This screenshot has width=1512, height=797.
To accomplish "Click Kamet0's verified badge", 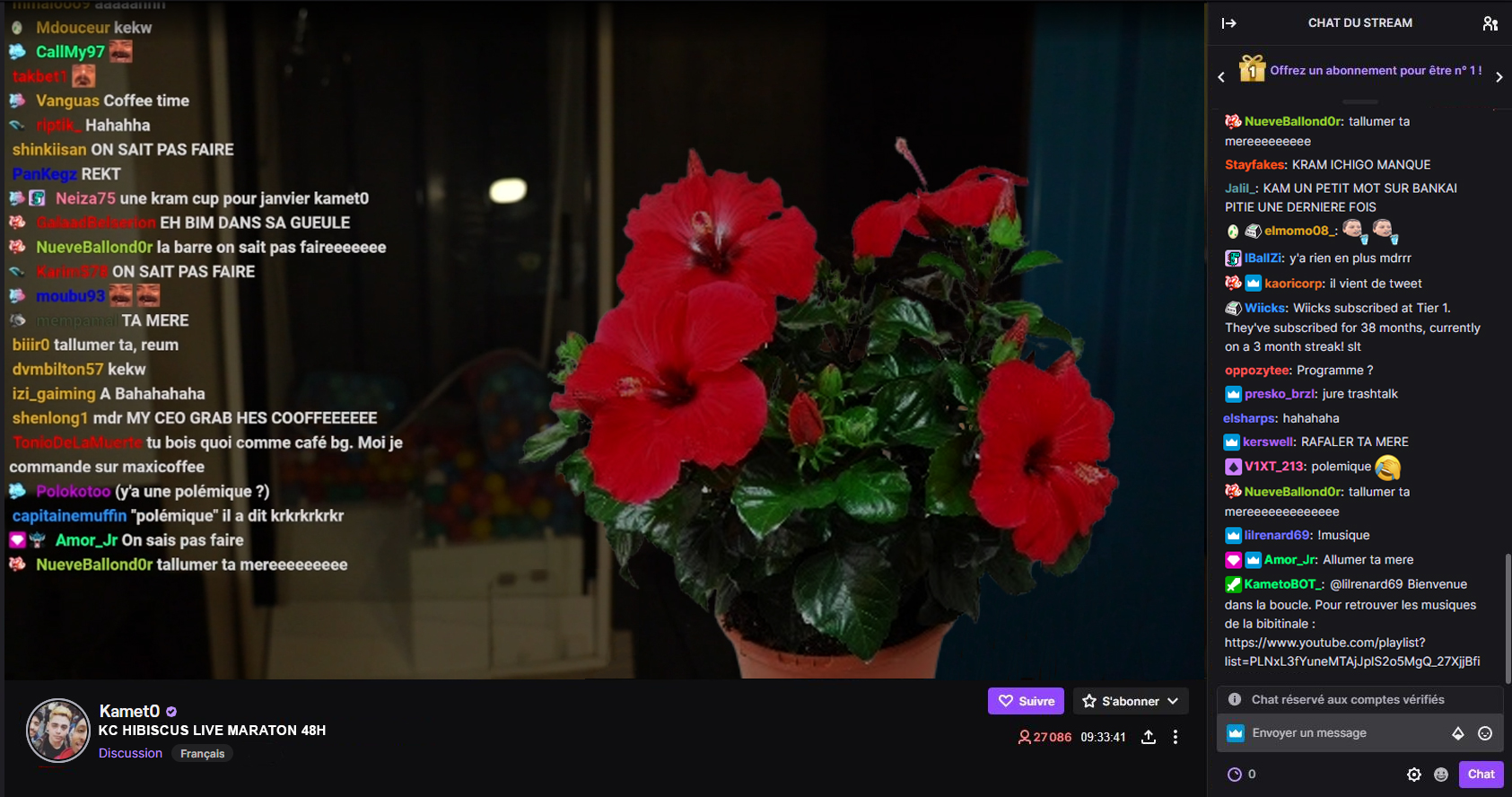I will coord(171,711).
